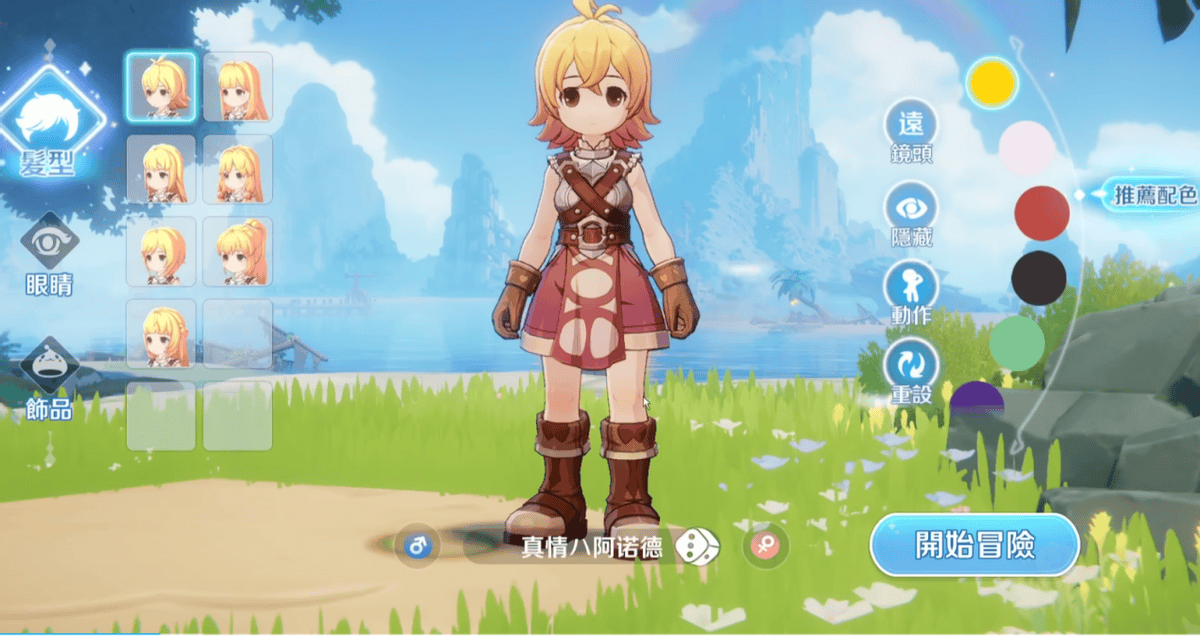Choose the pale pink color swatch
The image size is (1200, 636).
click(x=1026, y=148)
